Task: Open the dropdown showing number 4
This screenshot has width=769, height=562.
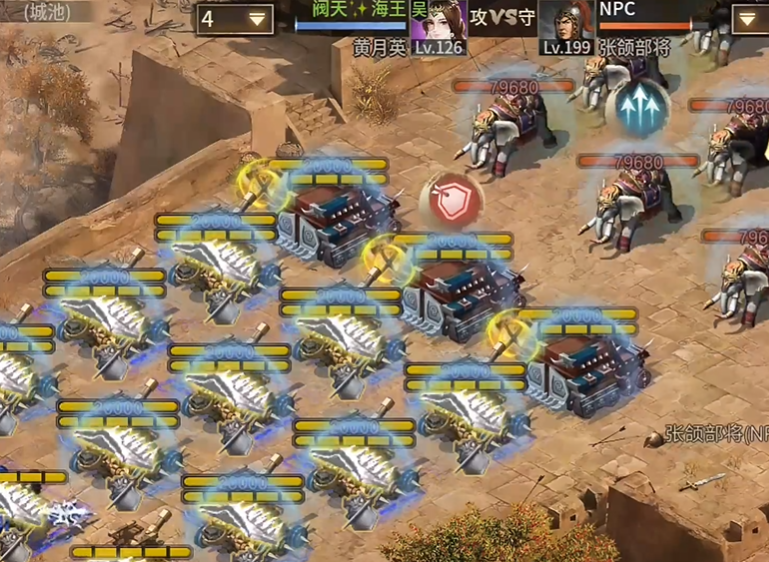Action: coord(235,19)
